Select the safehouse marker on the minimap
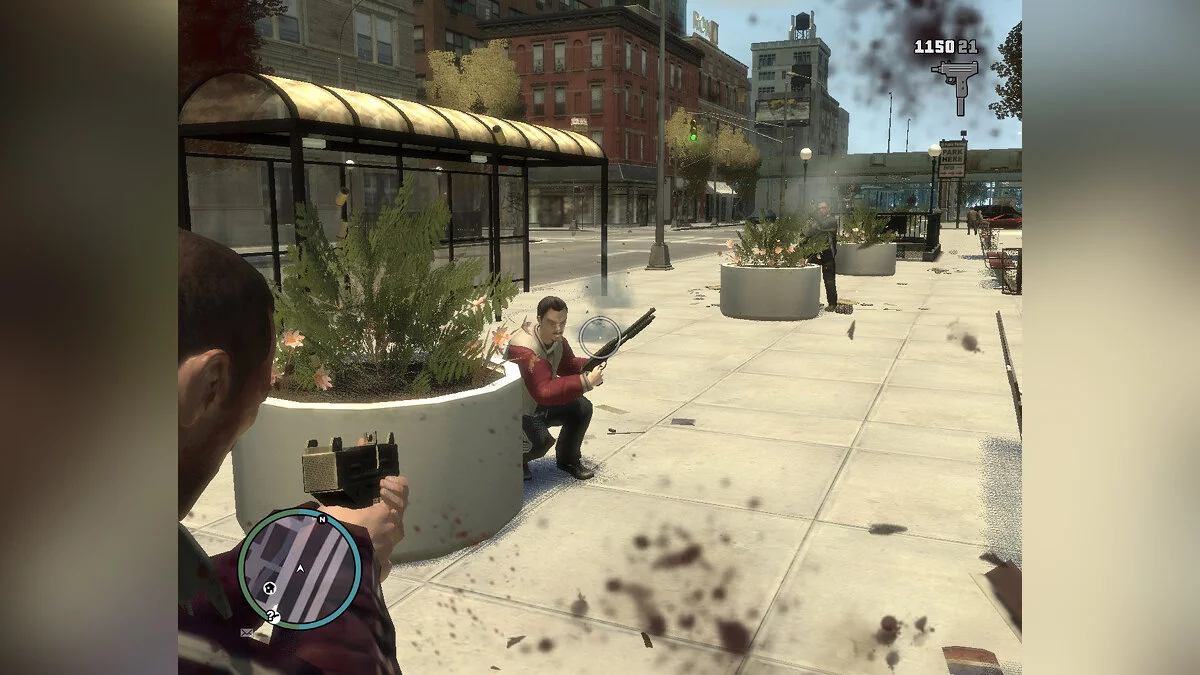The height and width of the screenshot is (675, 1200). [x=268, y=589]
